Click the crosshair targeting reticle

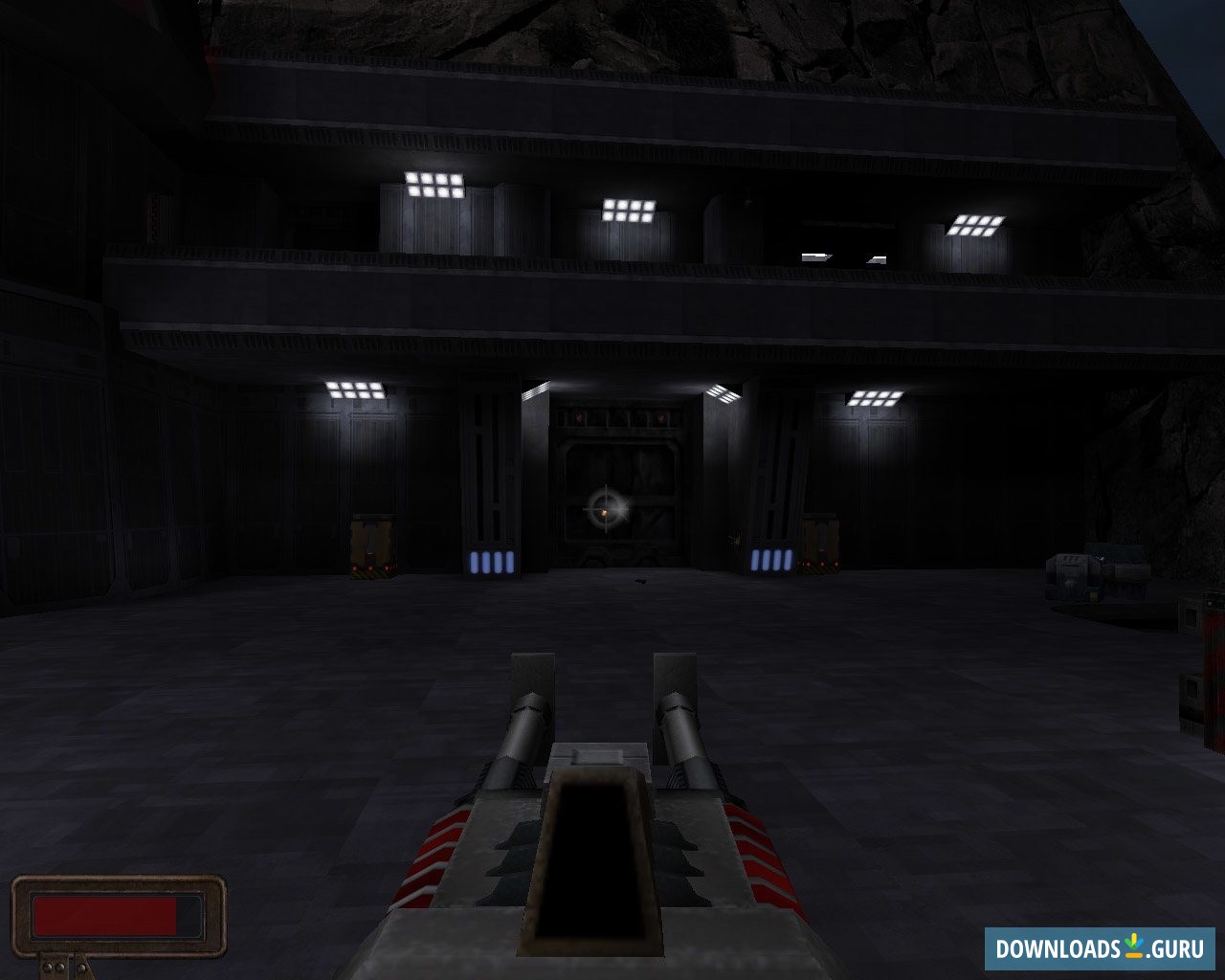(x=605, y=510)
